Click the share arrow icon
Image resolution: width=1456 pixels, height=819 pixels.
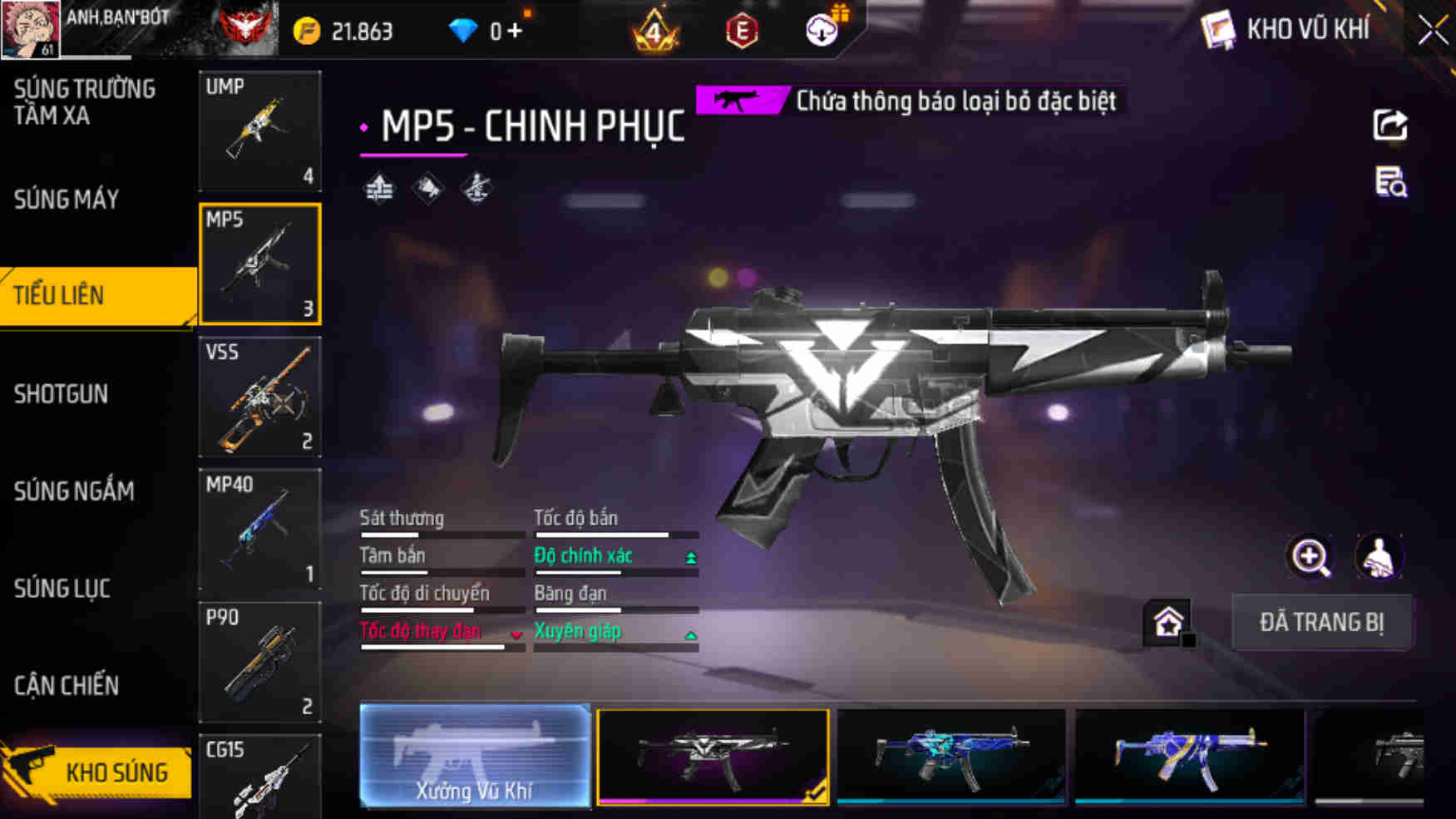pos(1389,126)
